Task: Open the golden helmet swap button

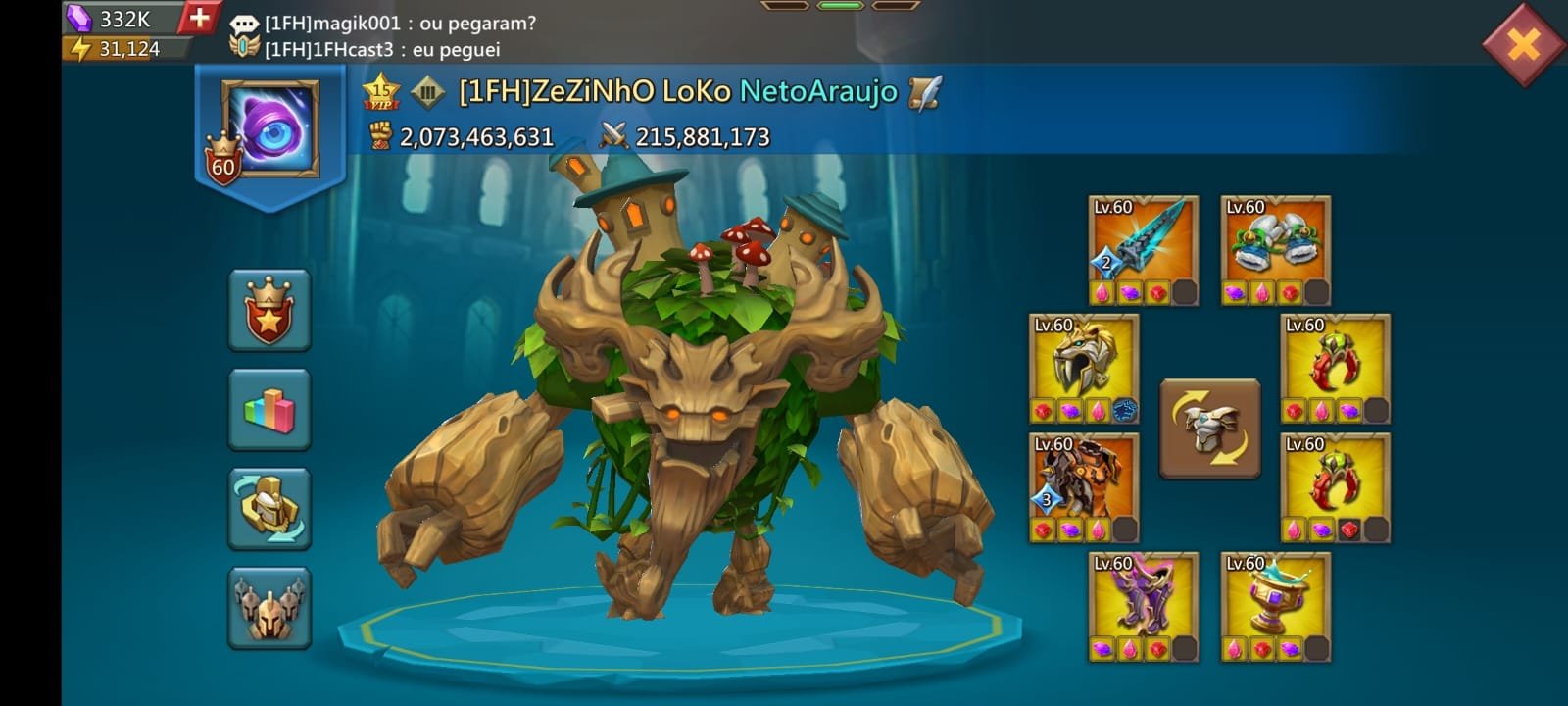Action: pyautogui.click(x=269, y=508)
